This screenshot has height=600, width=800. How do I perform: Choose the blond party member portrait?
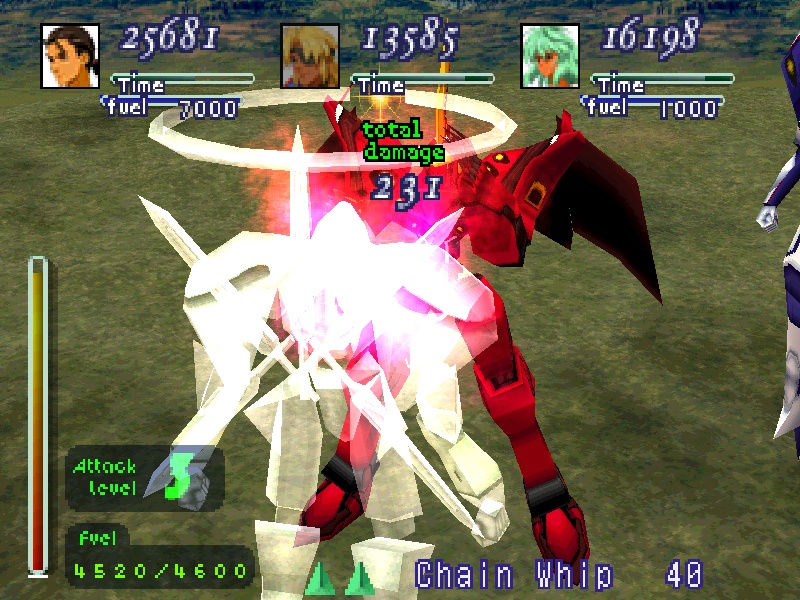tap(310, 56)
